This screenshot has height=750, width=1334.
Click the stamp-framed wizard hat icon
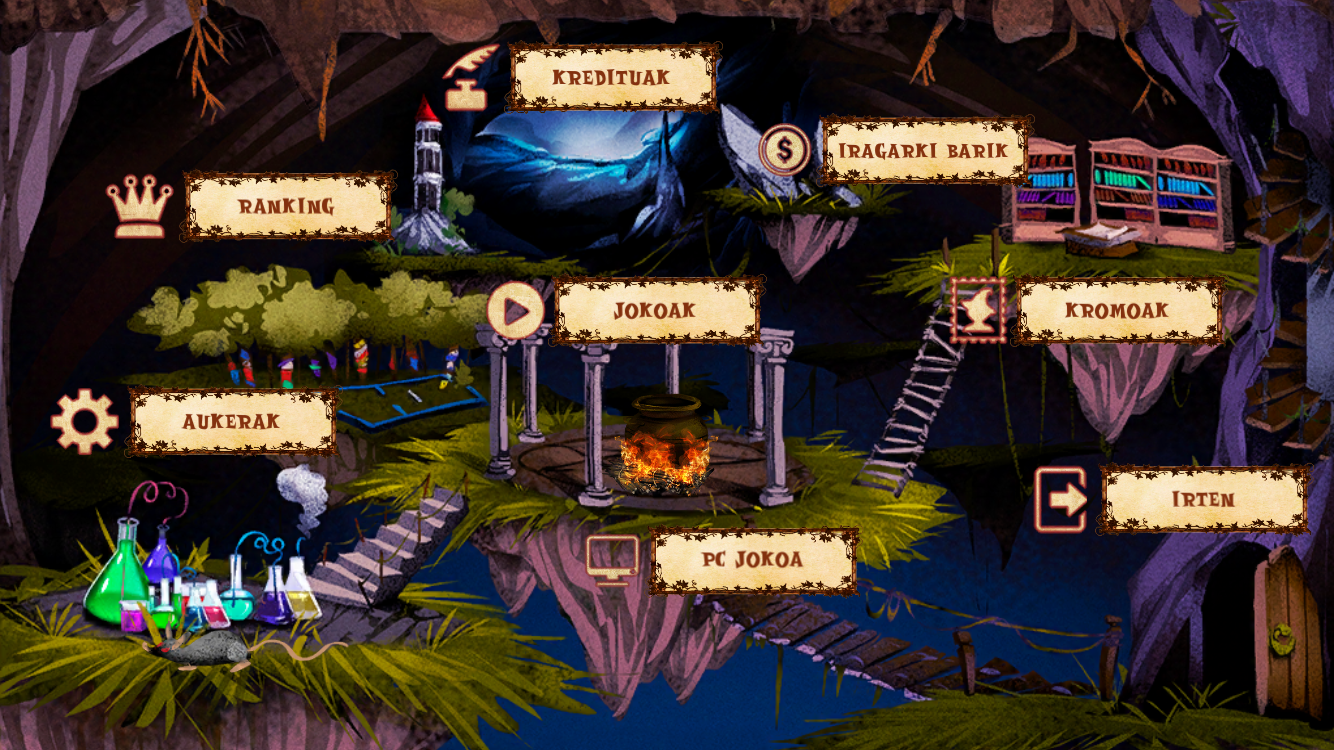tap(978, 311)
